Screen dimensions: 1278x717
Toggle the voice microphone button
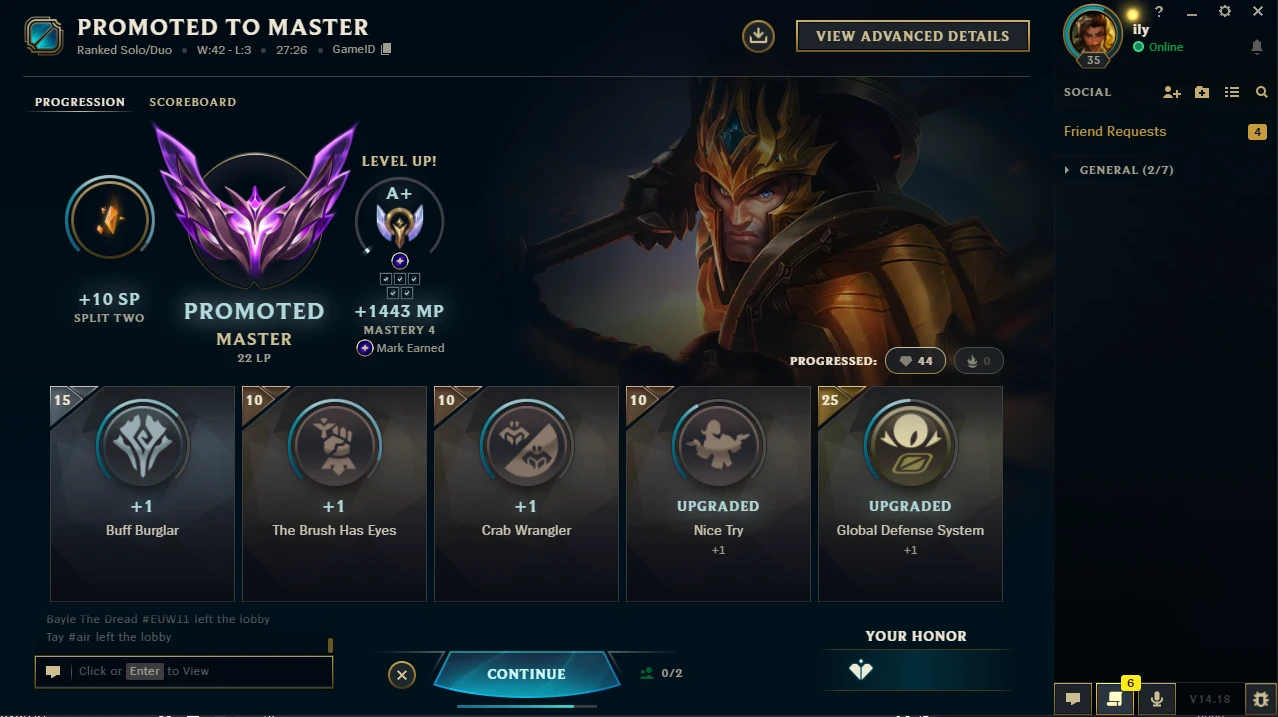click(x=1157, y=699)
